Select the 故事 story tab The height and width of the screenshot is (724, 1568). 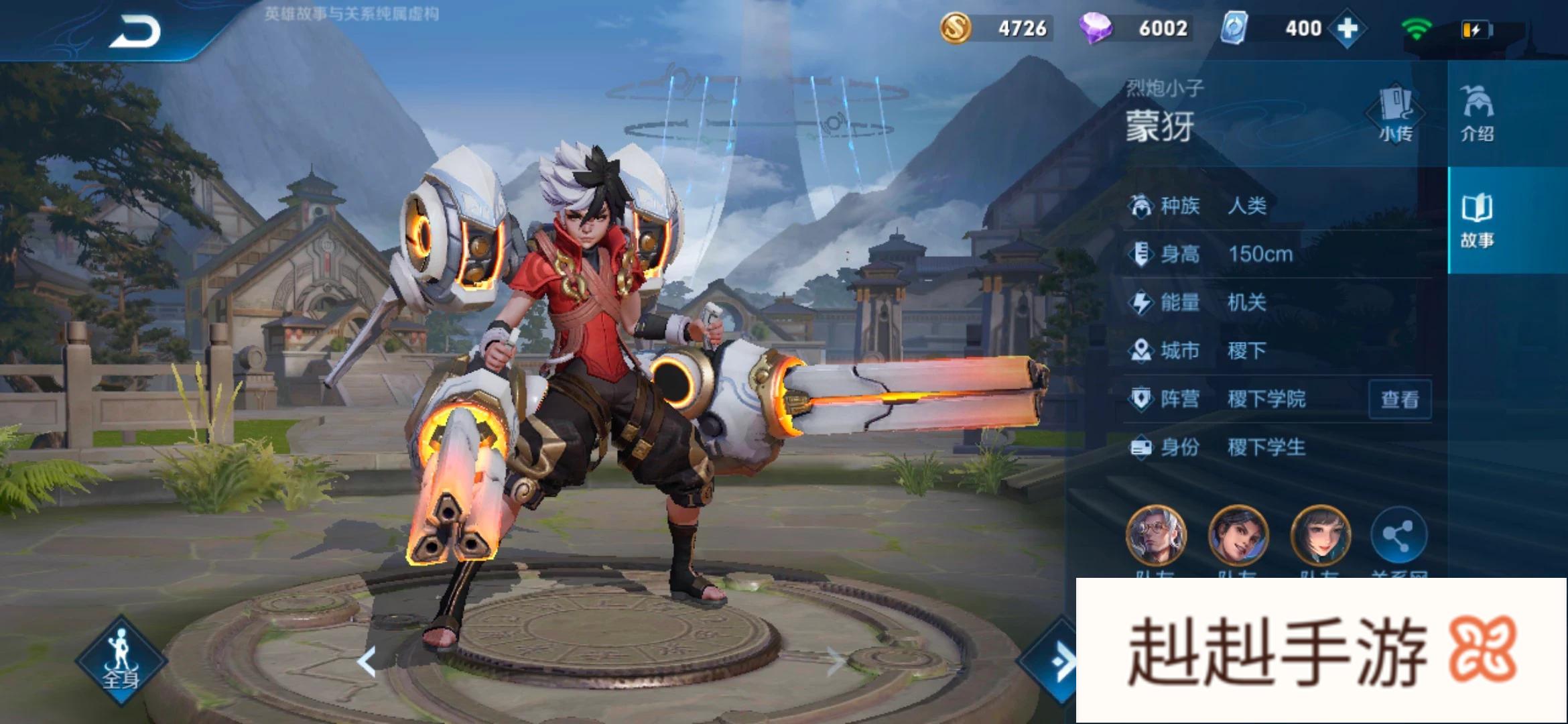point(1477,220)
